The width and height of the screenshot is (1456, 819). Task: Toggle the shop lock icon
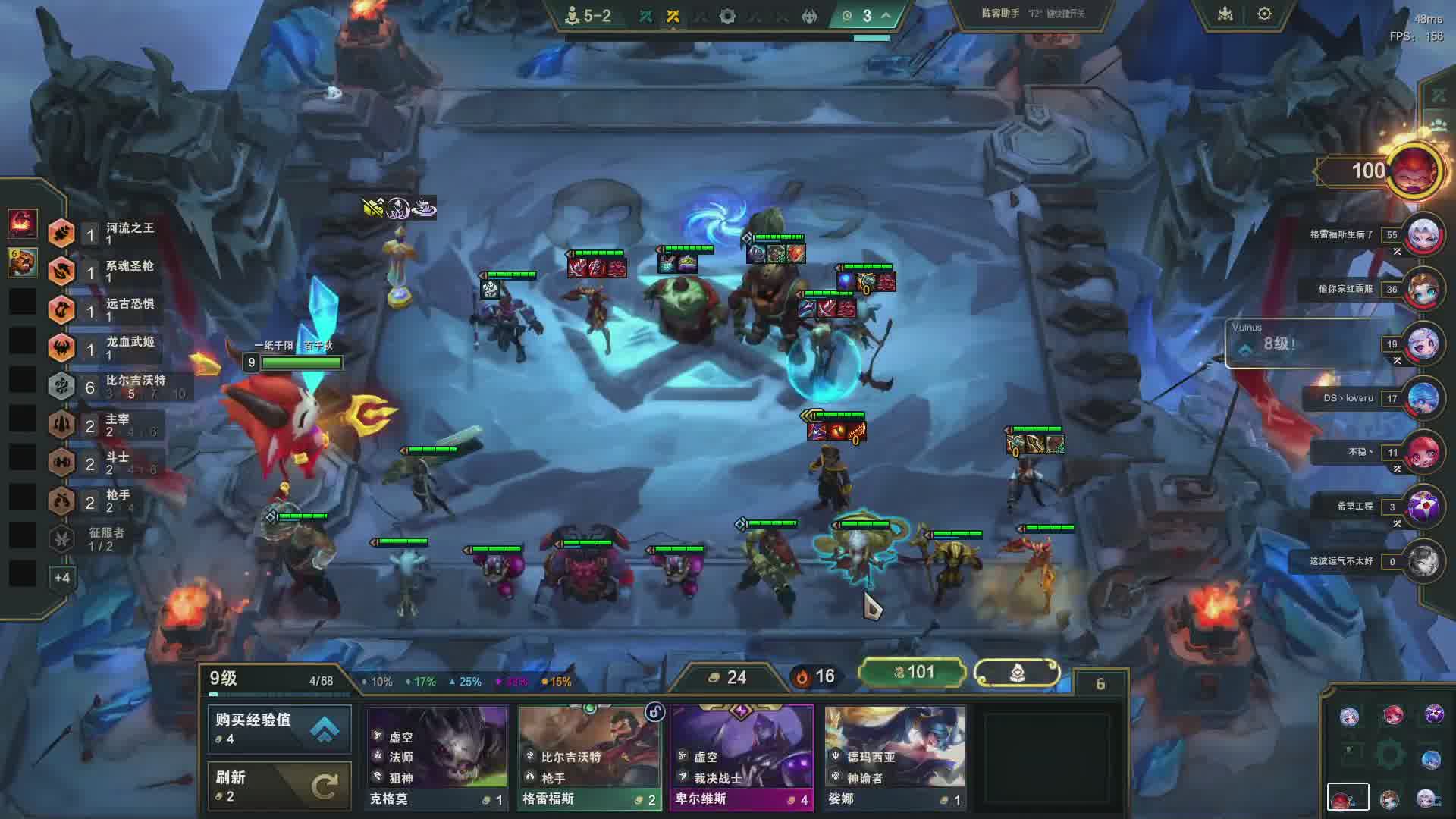[x=654, y=711]
